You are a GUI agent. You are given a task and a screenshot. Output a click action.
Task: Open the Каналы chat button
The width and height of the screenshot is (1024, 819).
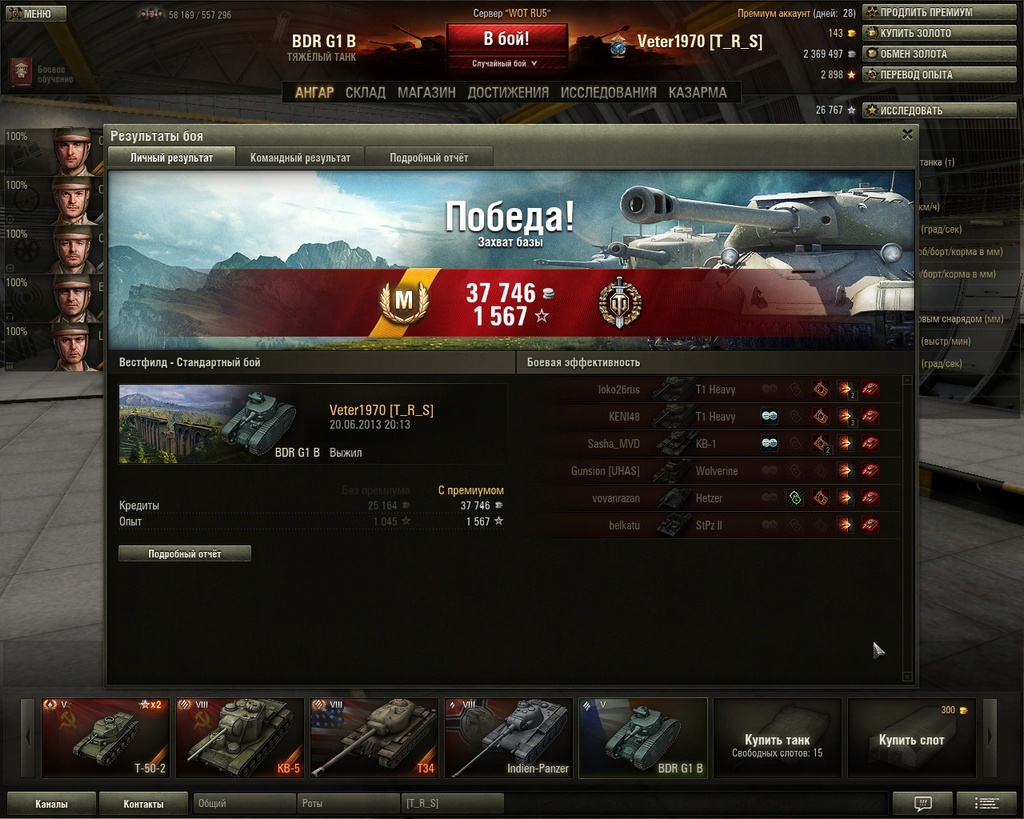click(51, 803)
